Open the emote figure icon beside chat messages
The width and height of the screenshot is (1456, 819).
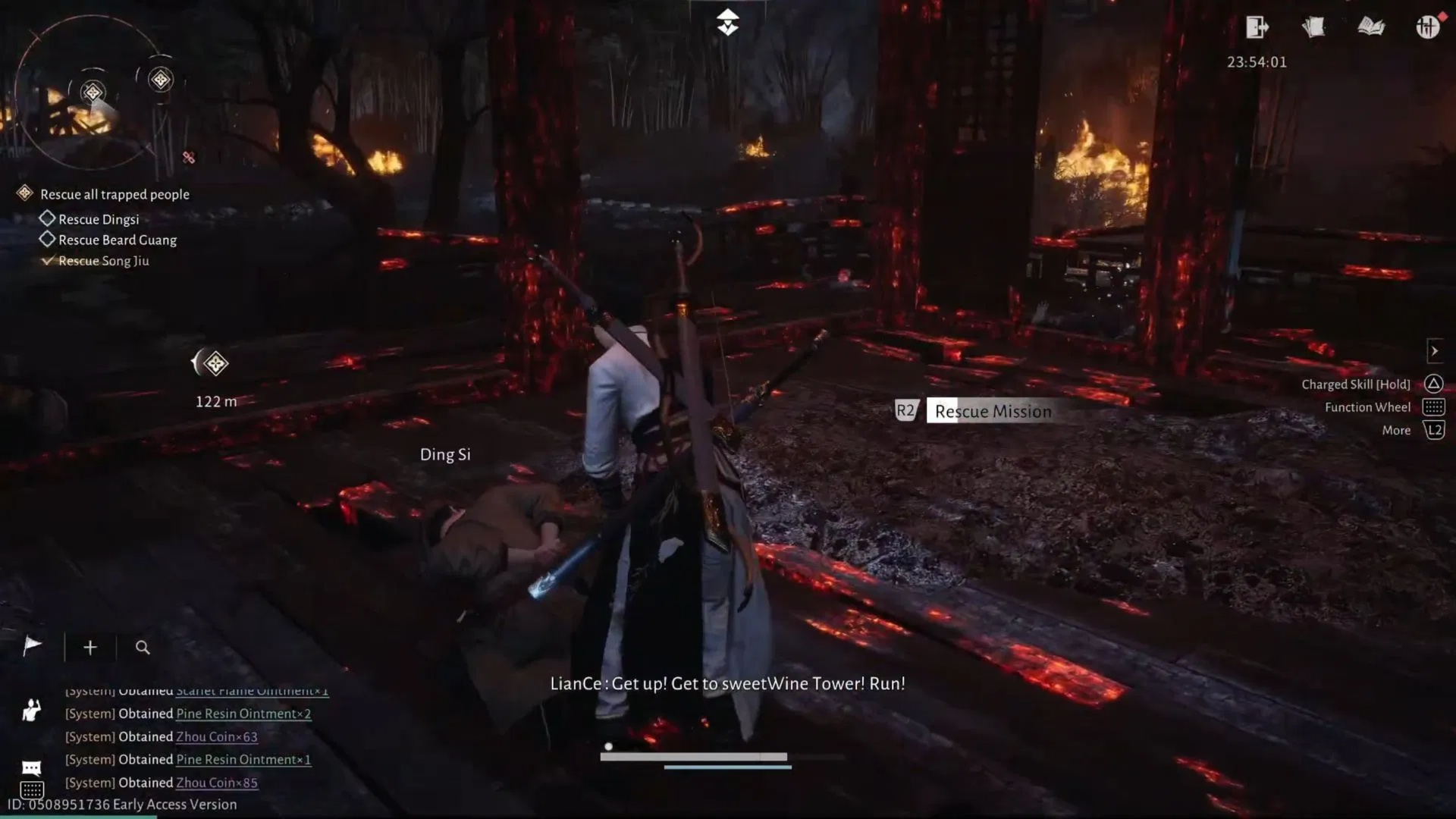coord(31,710)
